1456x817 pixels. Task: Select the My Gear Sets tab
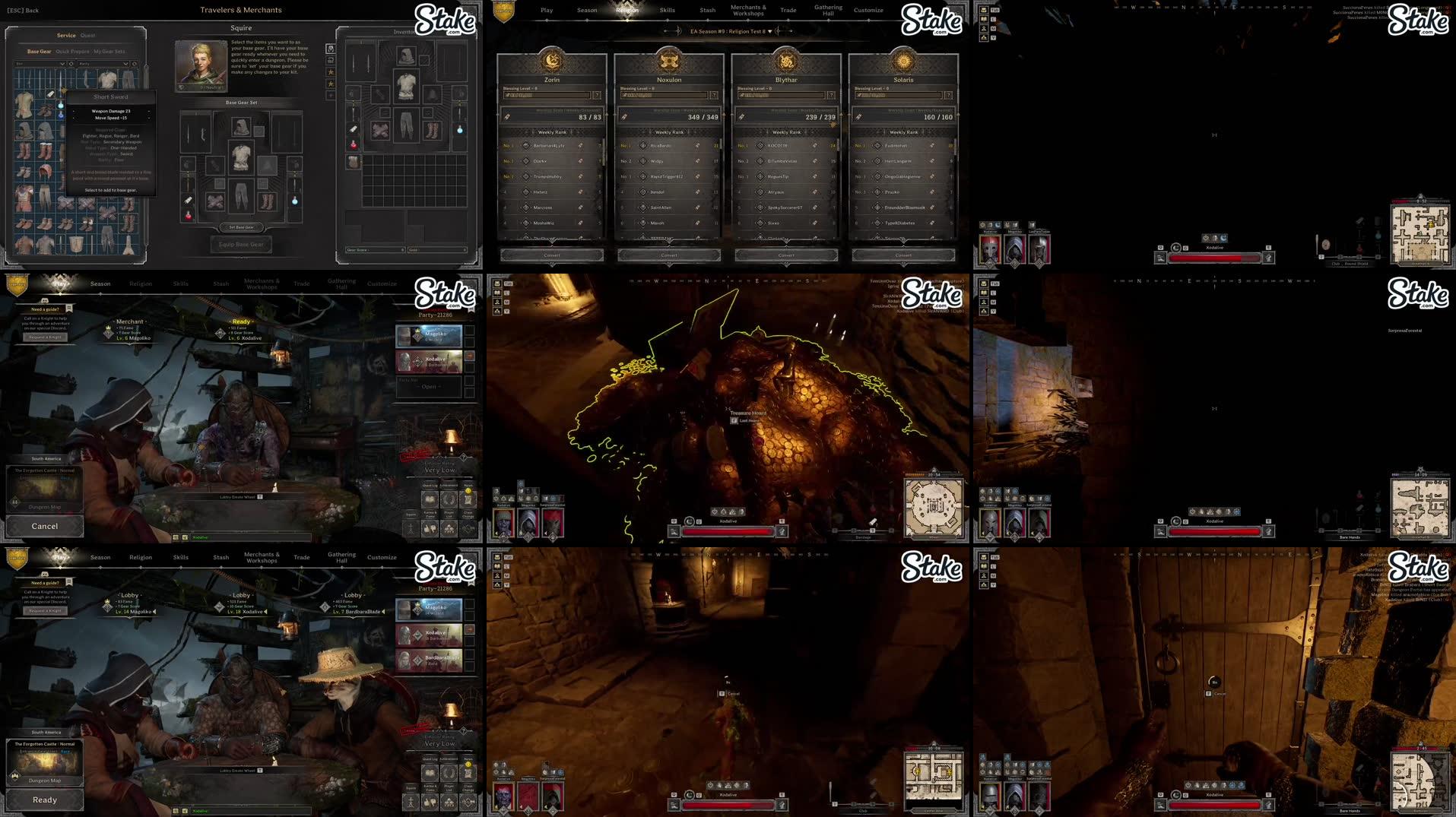pyautogui.click(x=109, y=52)
